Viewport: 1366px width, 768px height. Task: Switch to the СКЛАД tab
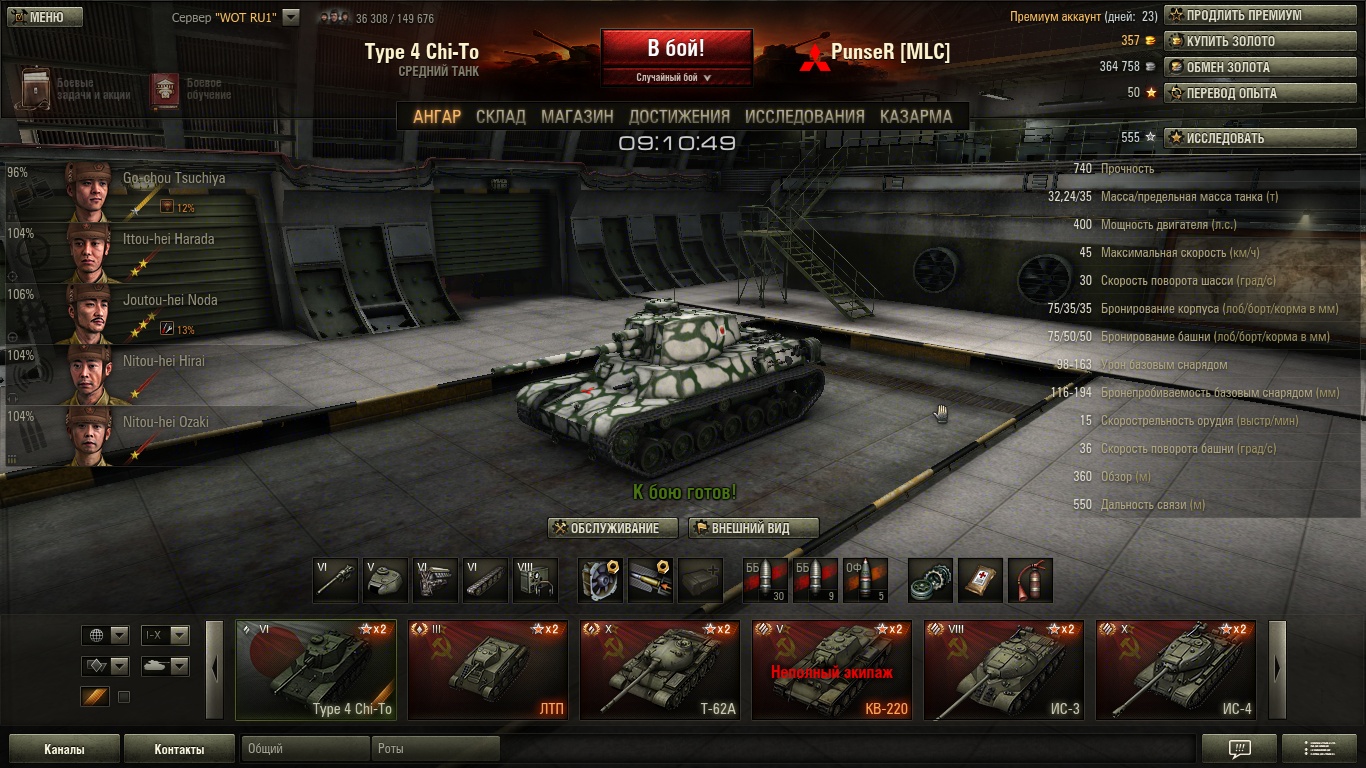[x=501, y=116]
